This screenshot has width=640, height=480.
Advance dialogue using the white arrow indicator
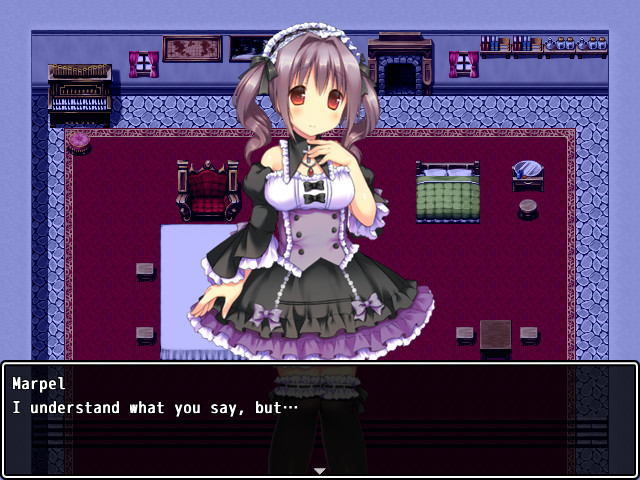pyautogui.click(x=319, y=469)
